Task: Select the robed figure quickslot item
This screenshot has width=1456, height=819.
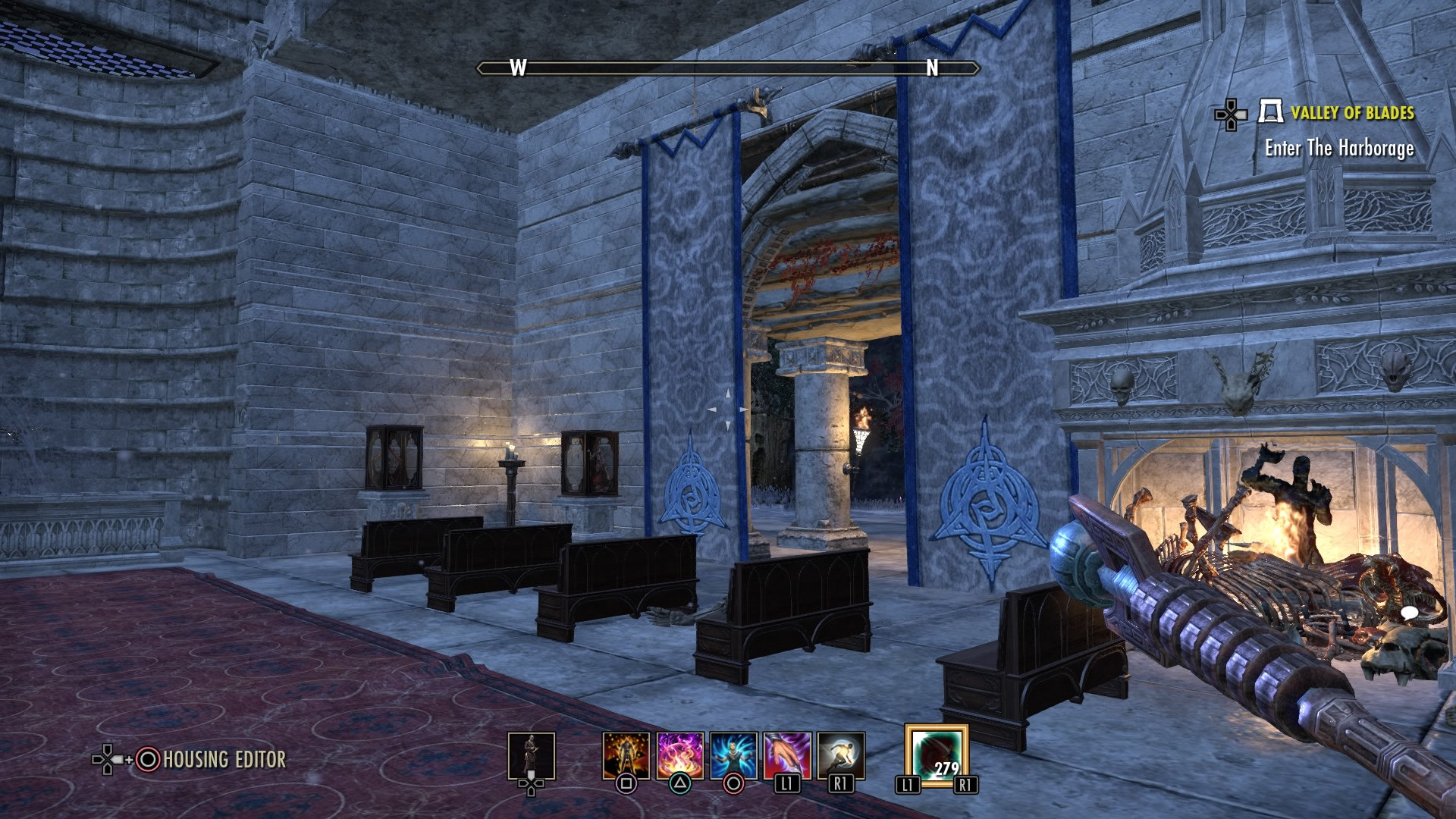Action: (531, 755)
